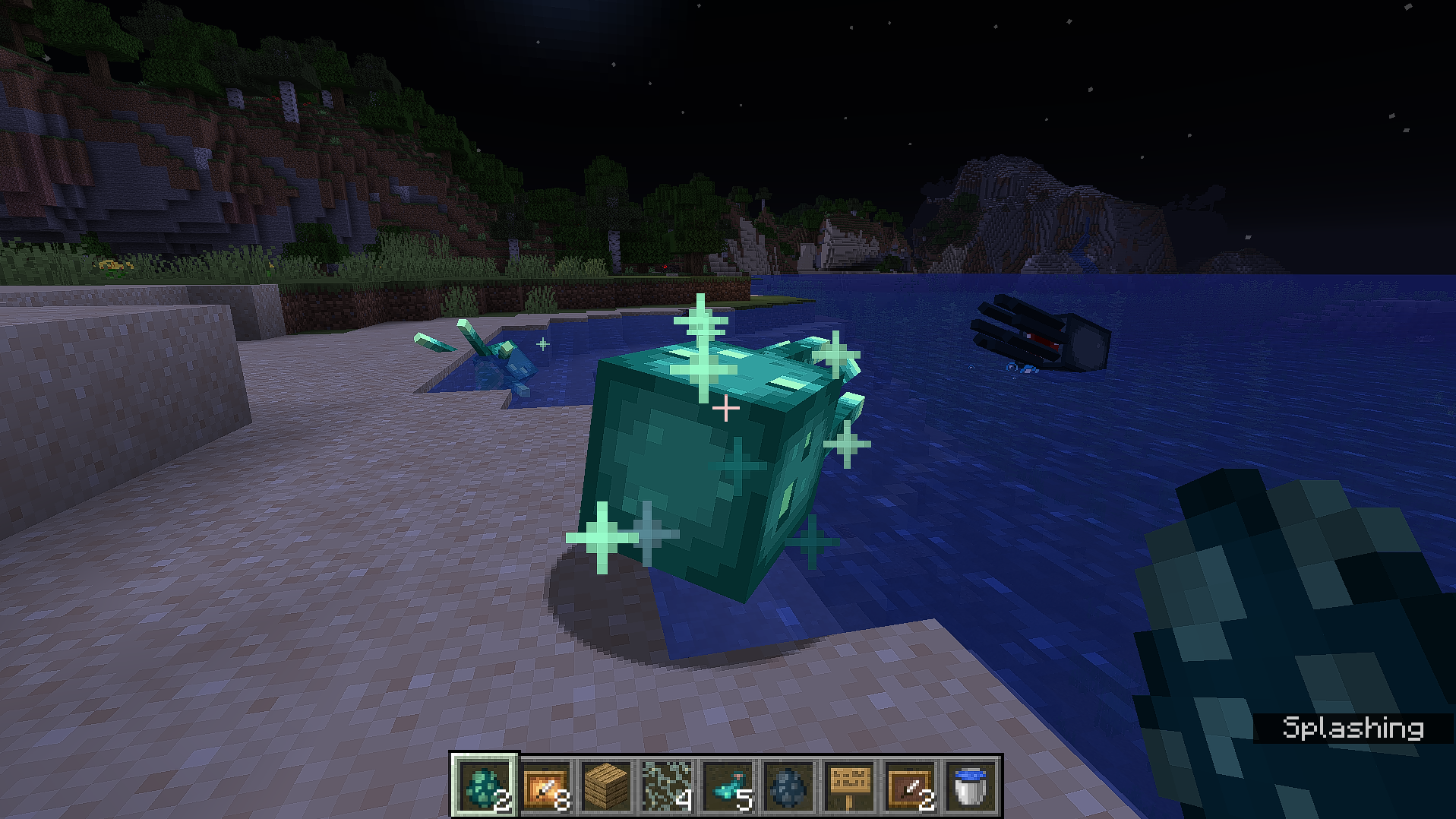Choose the regular item frame slot
The image size is (1456, 819).
910,786
